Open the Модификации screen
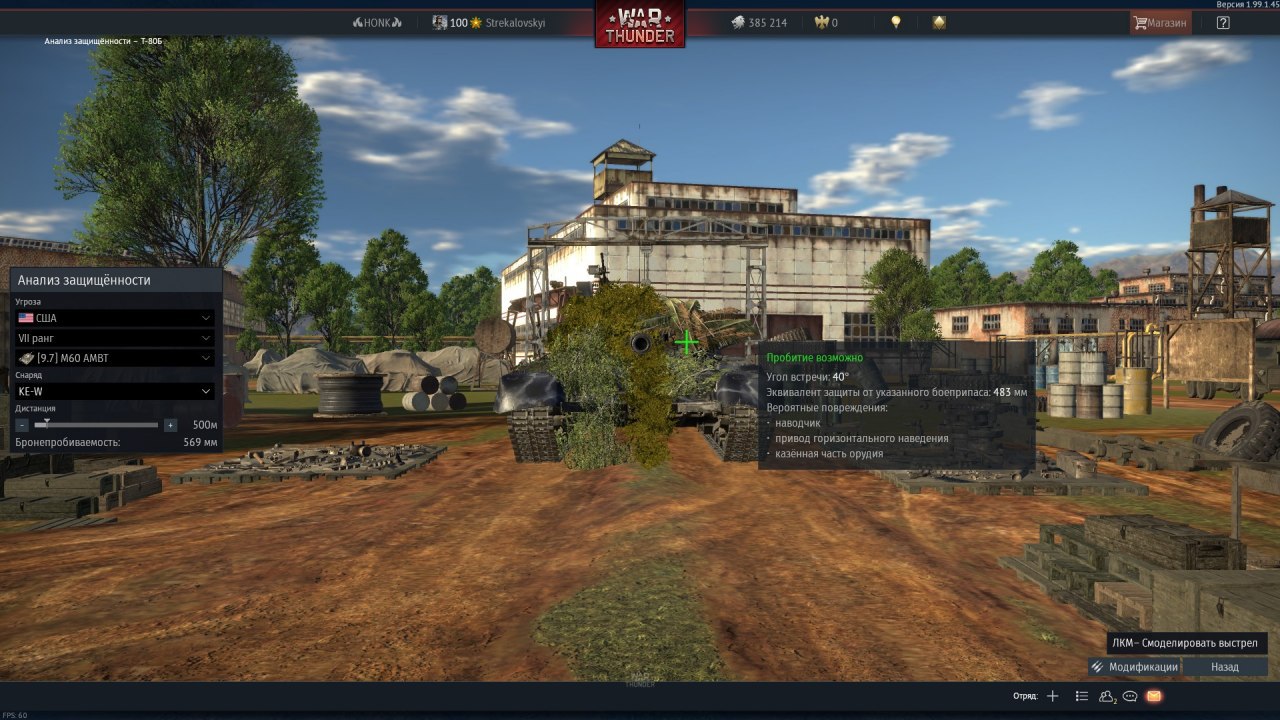The width and height of the screenshot is (1280, 720). 1135,667
